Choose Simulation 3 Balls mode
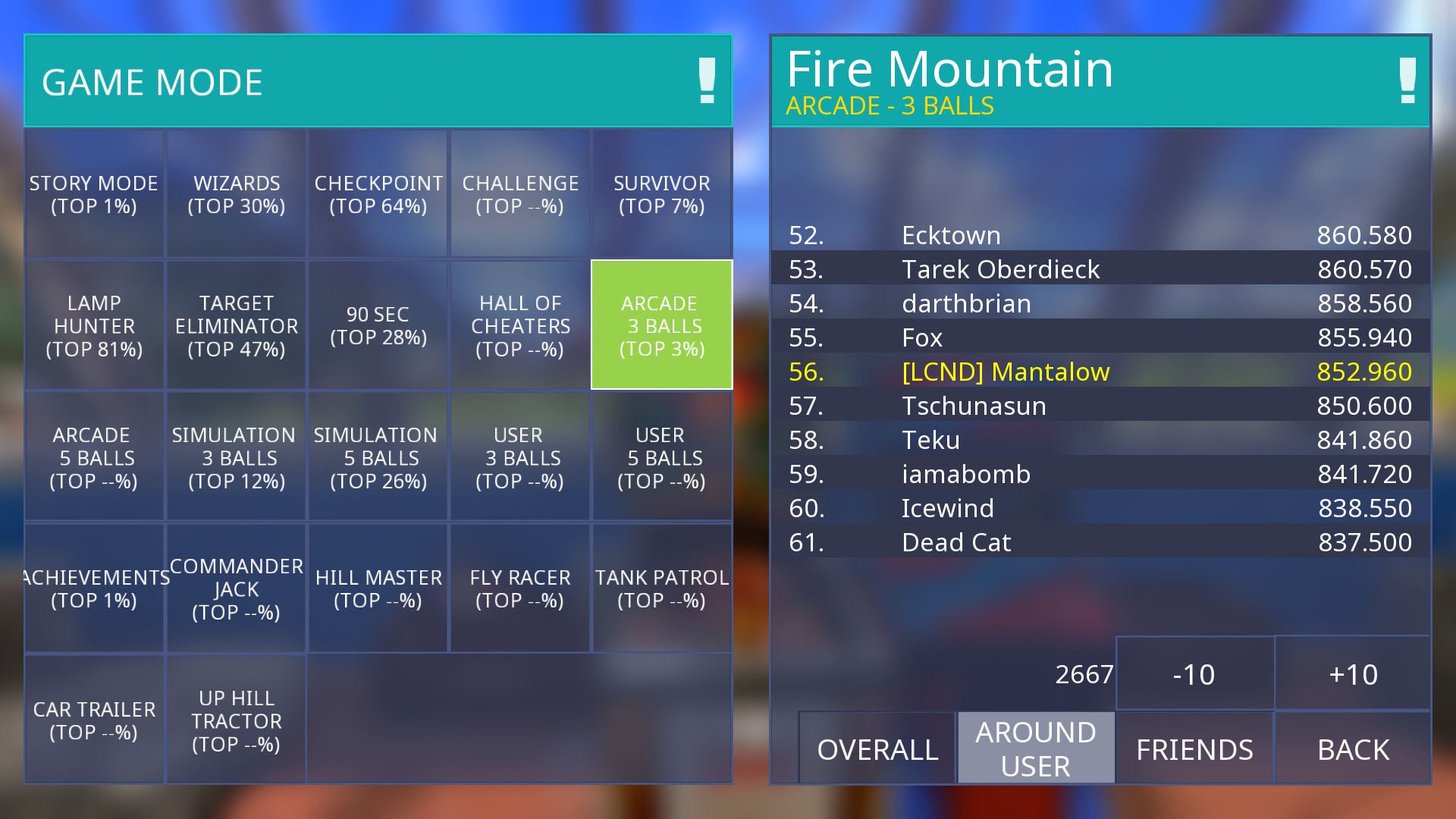Screen dimensions: 1456x819 237,457
